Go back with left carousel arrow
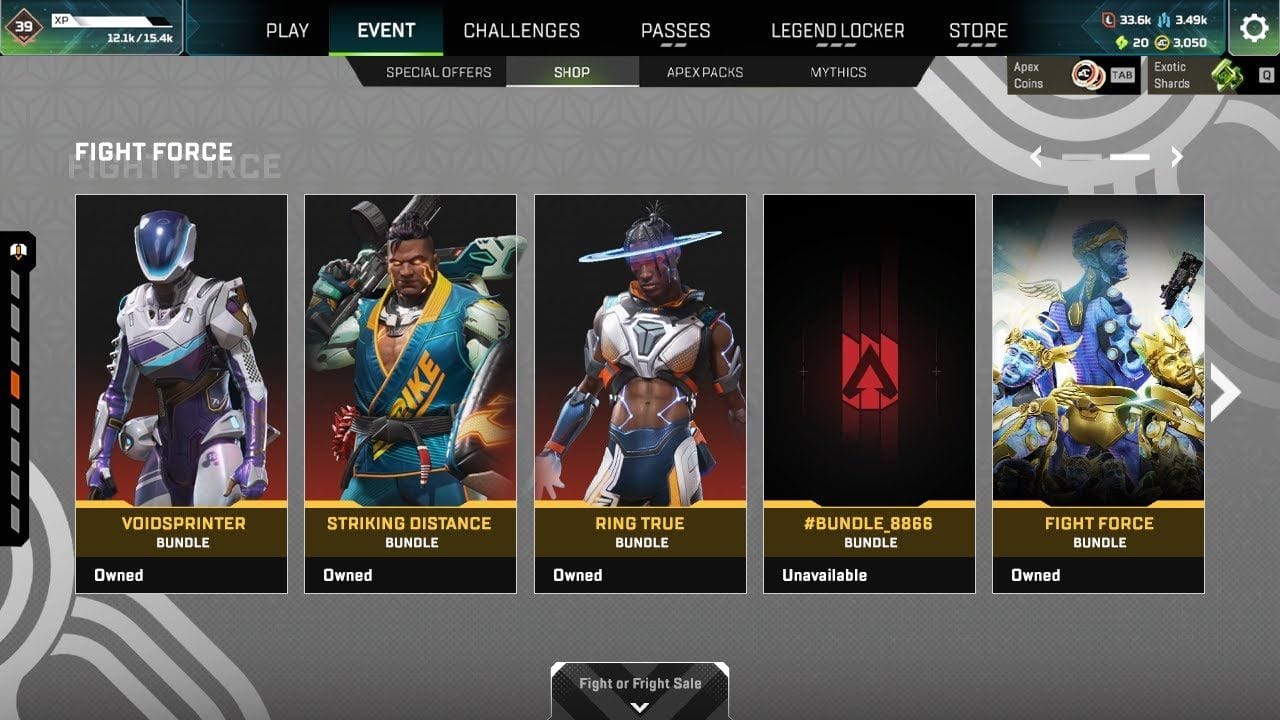The image size is (1280, 720). pyautogui.click(x=1036, y=157)
